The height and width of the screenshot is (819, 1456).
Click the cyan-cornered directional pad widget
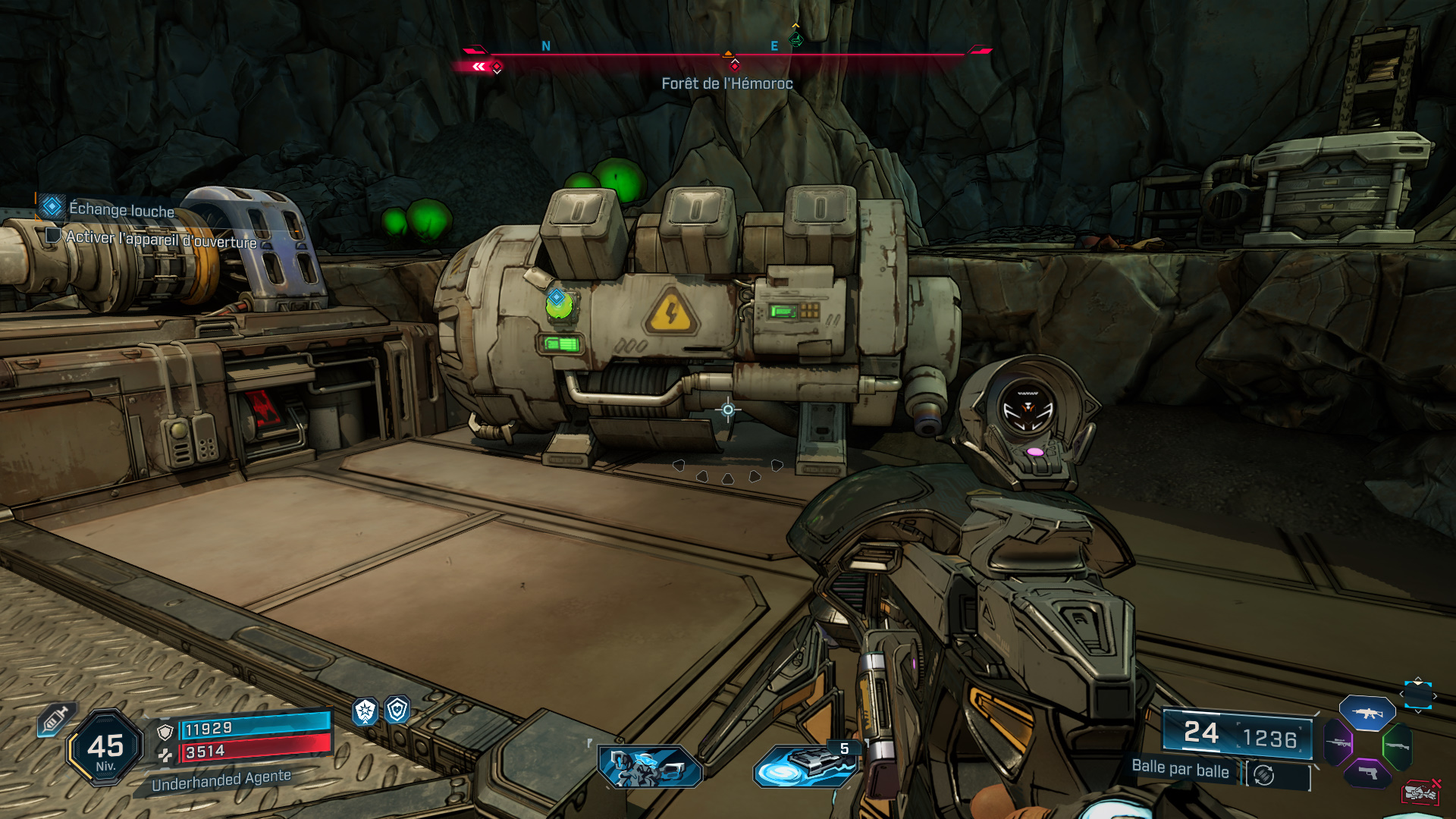[x=1417, y=695]
